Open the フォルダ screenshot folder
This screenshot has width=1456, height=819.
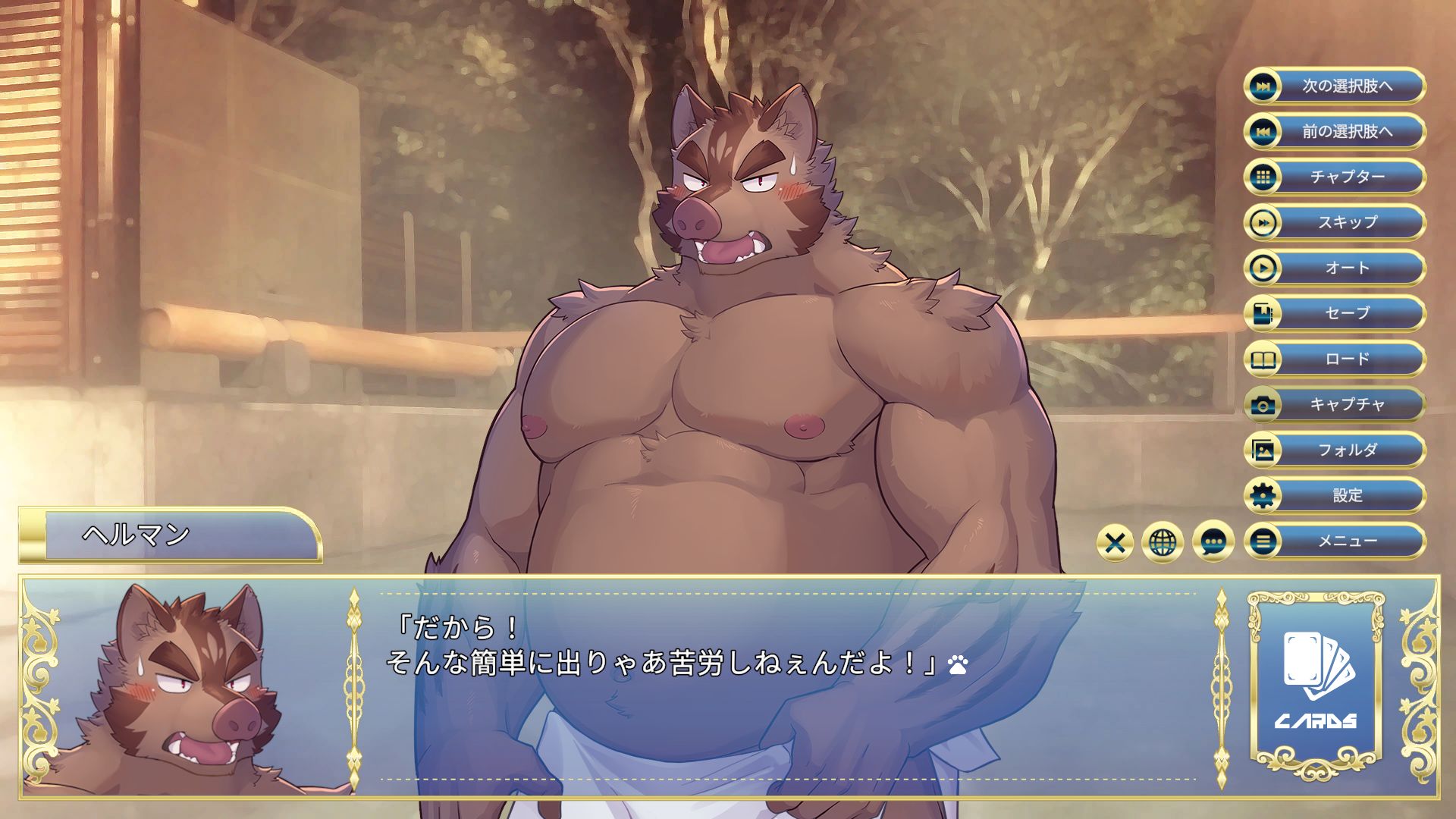pyautogui.click(x=1335, y=450)
